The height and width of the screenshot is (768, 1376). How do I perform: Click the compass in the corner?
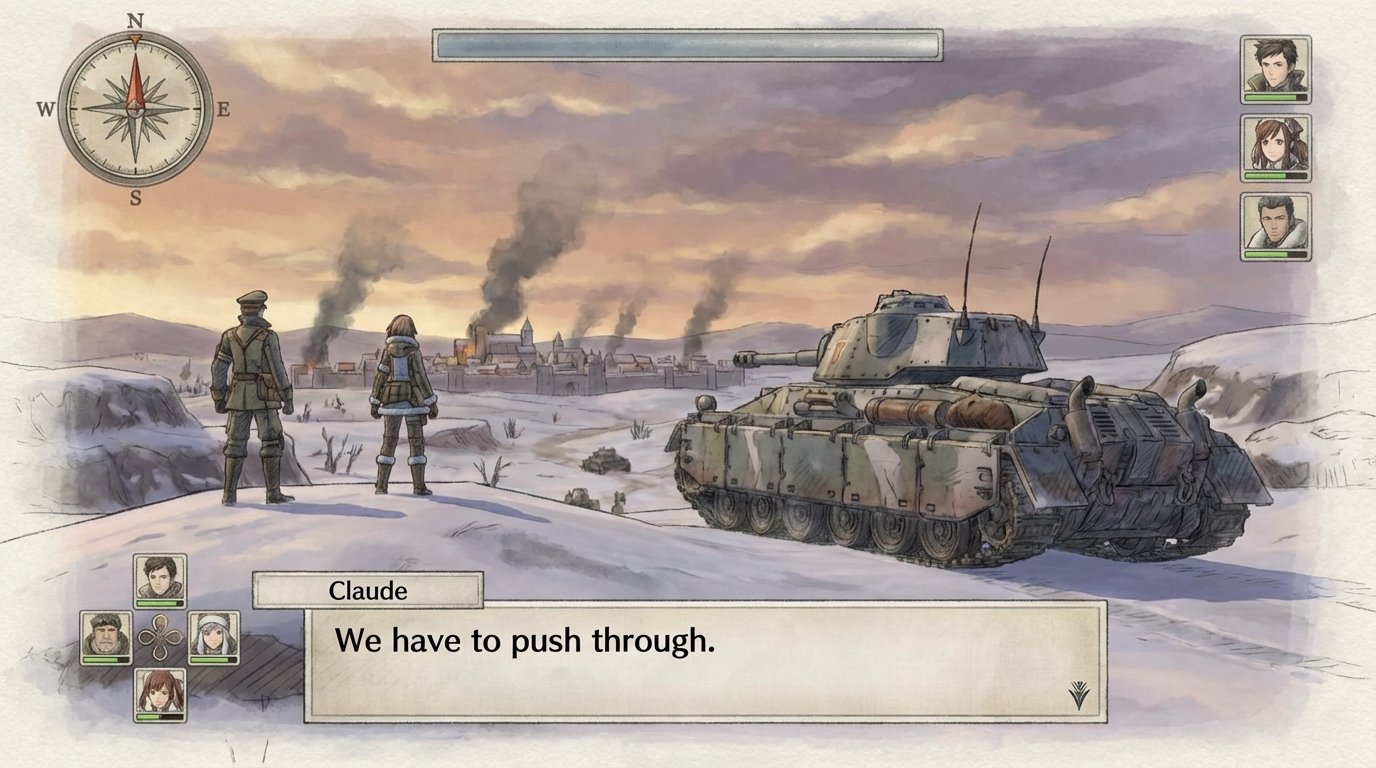(135, 108)
